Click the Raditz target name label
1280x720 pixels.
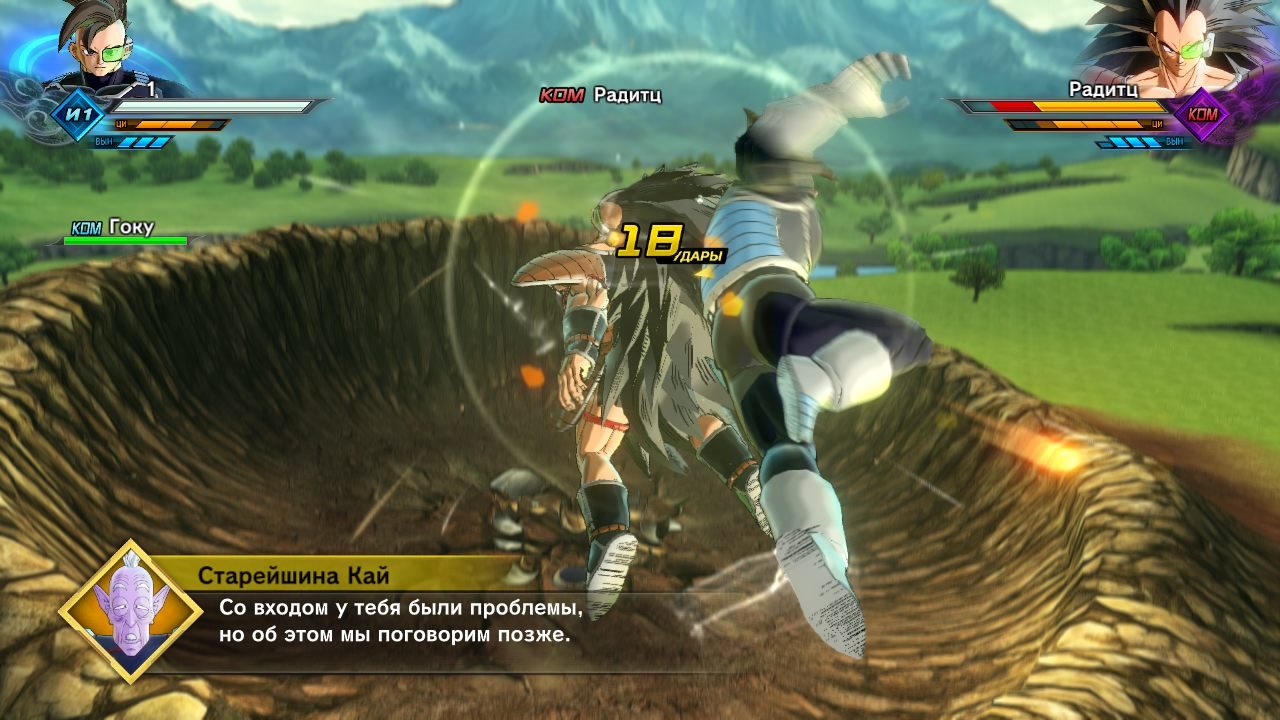(627, 95)
